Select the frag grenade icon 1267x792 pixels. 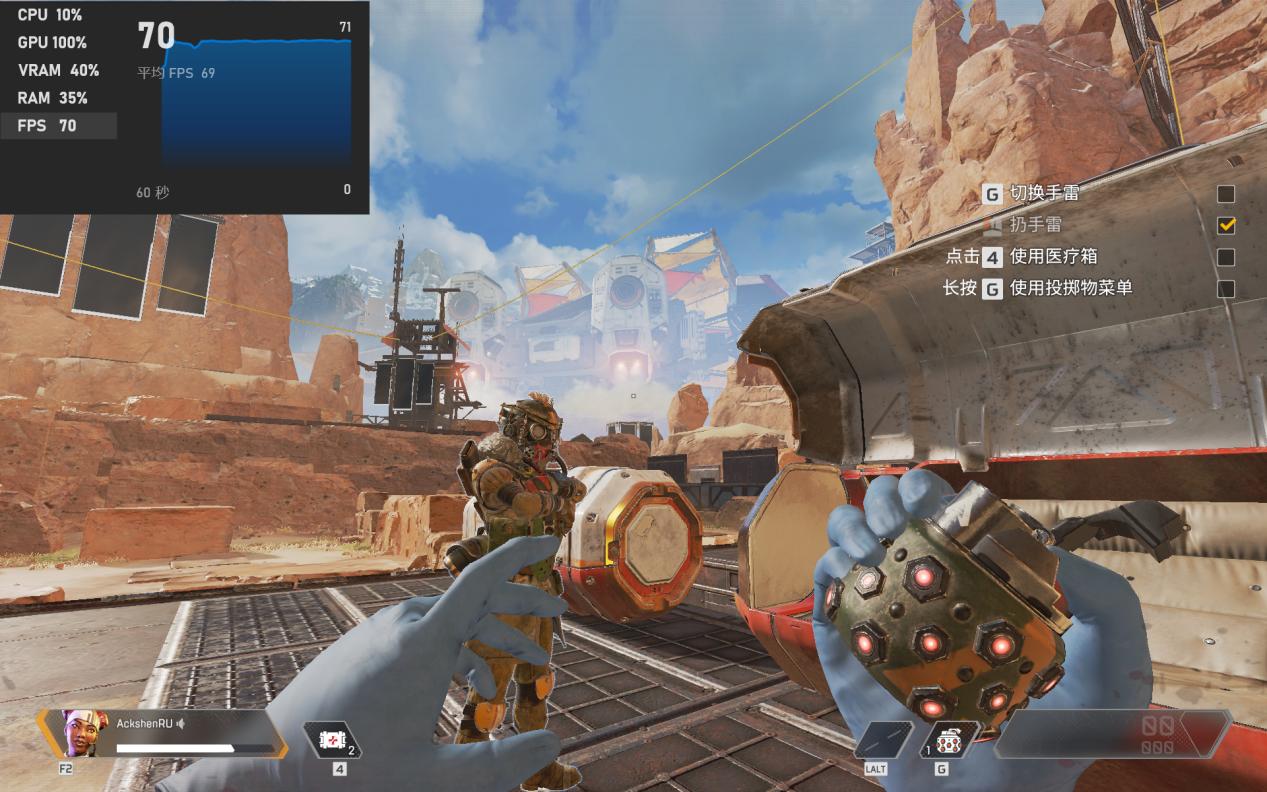[x=944, y=741]
